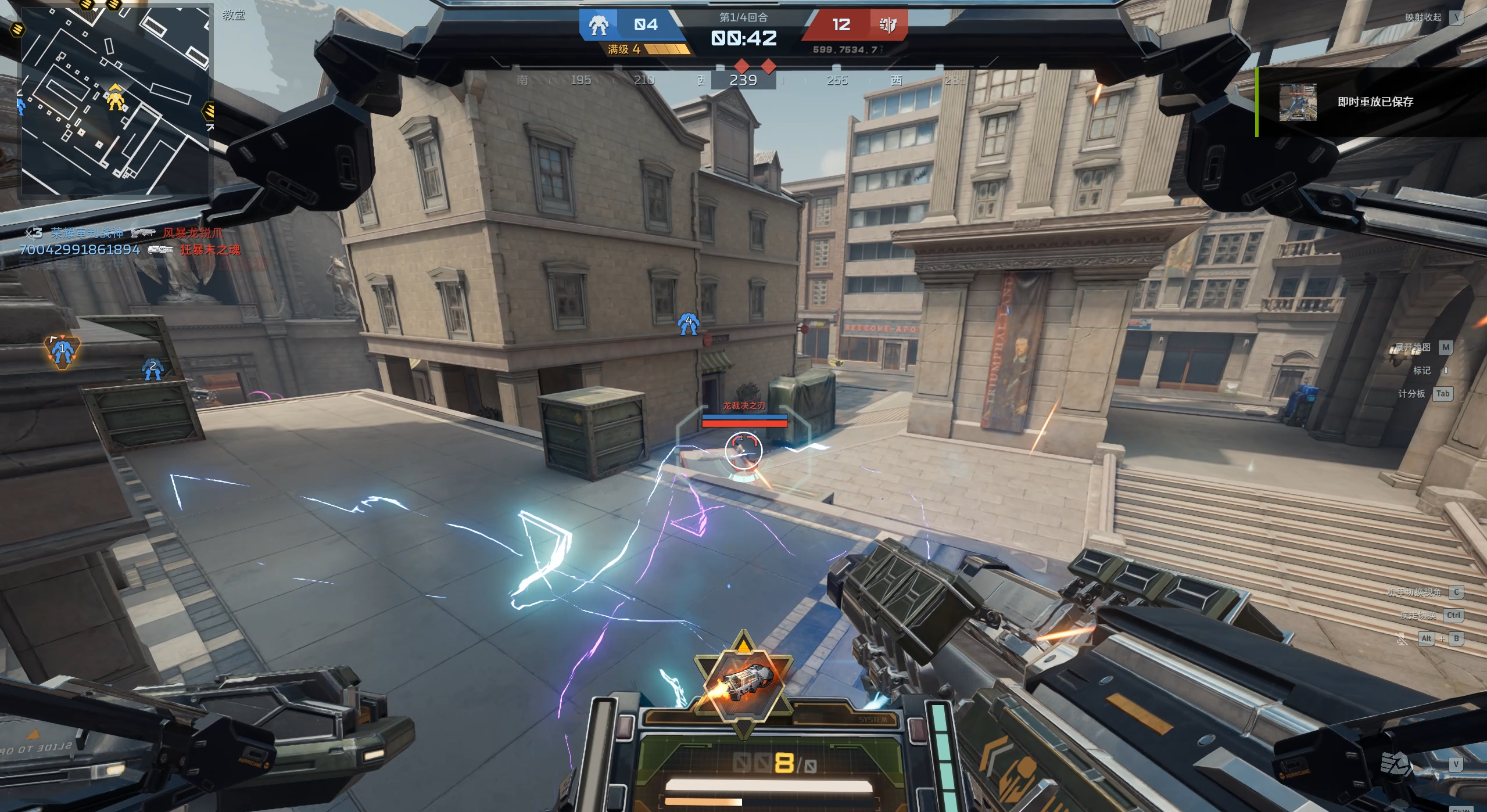Image resolution: width=1487 pixels, height=812 pixels.
Task: Click the blue team mech icon on the scoreboard
Action: pyautogui.click(x=598, y=25)
